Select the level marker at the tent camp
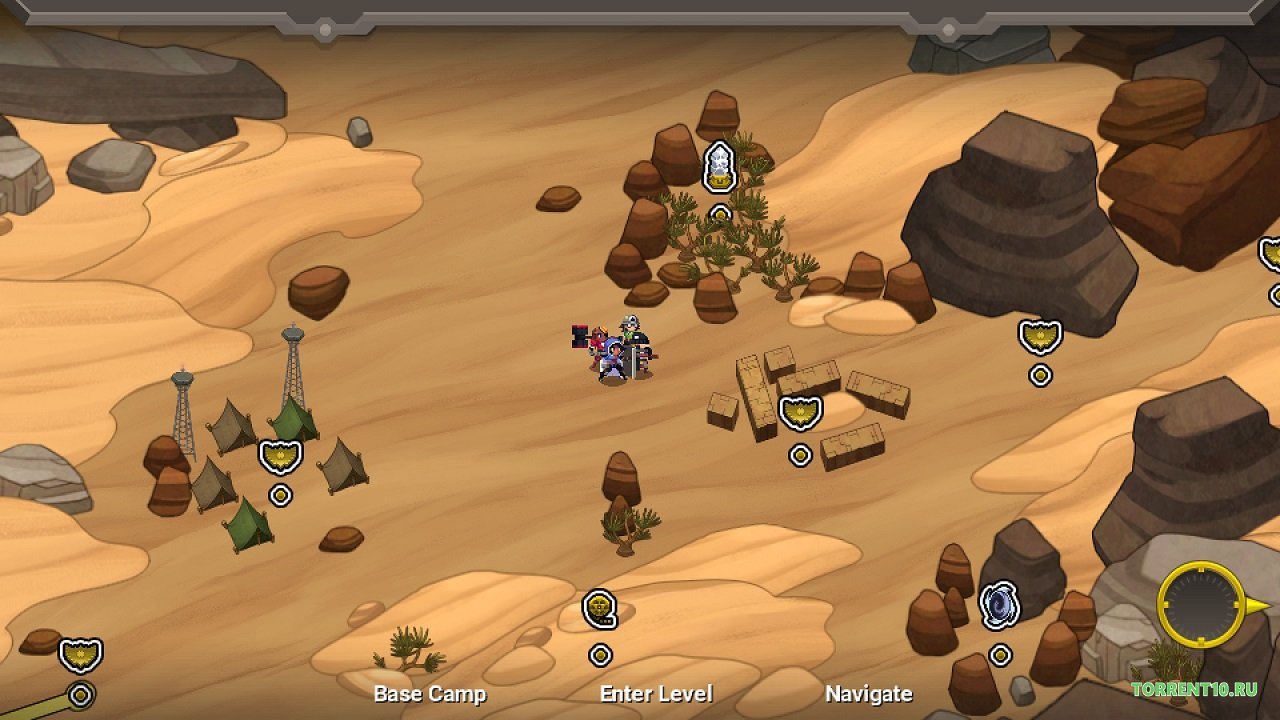Screen dimensions: 1280x720 coord(280,458)
